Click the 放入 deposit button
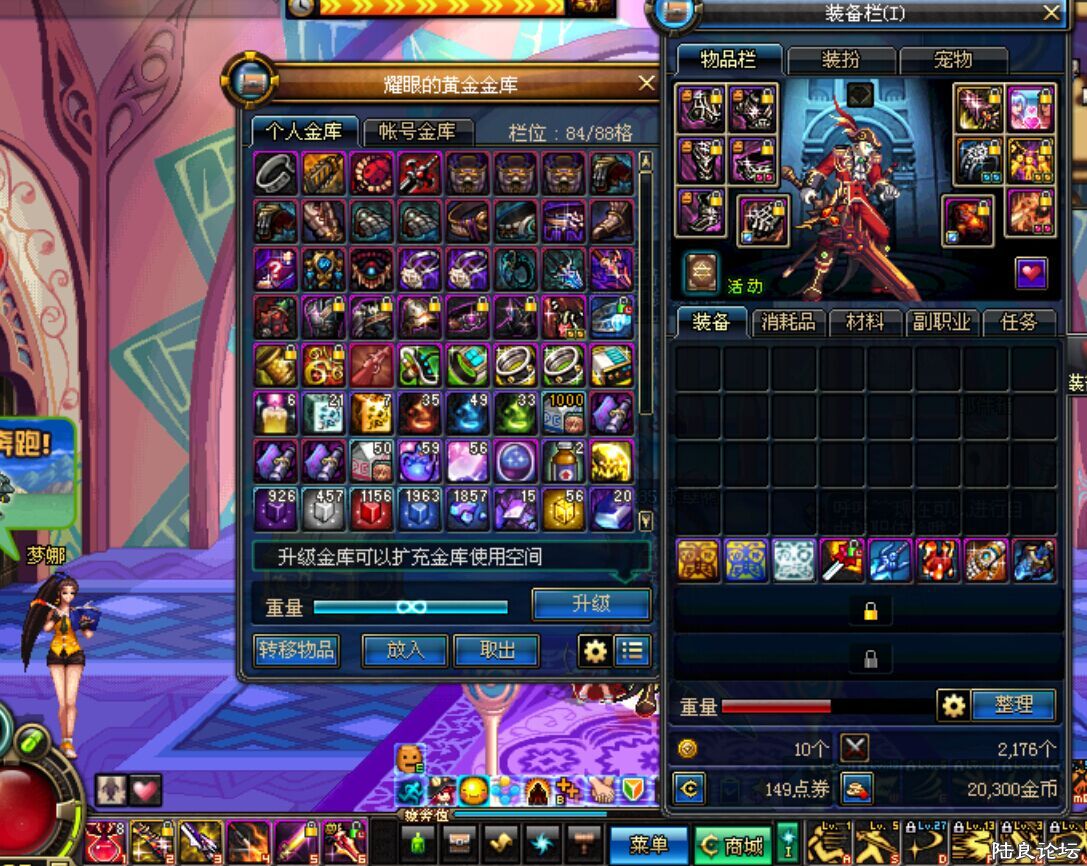Screen dimensions: 1087x866 pos(405,651)
